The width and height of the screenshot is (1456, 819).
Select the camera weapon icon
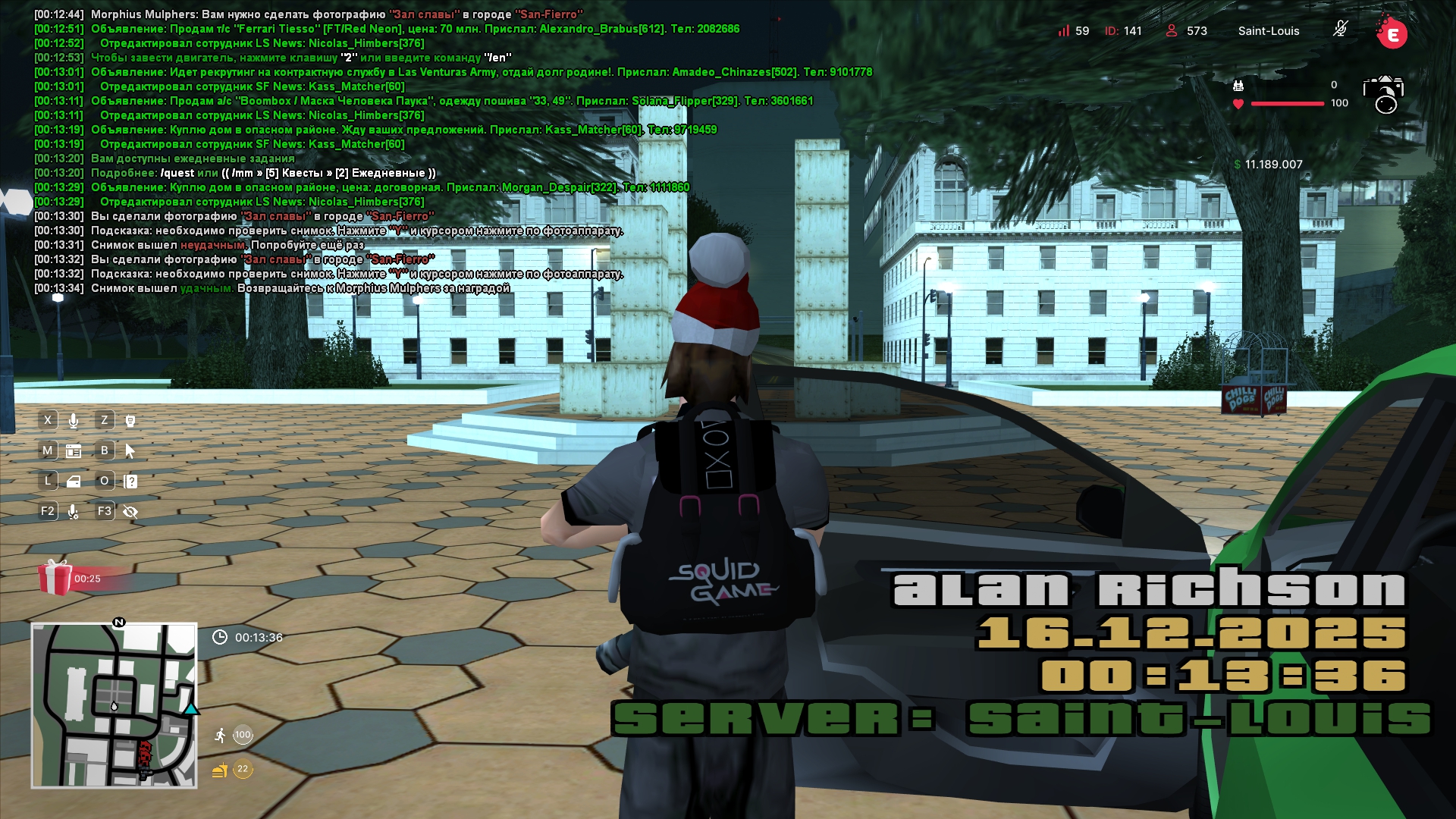[x=1384, y=94]
